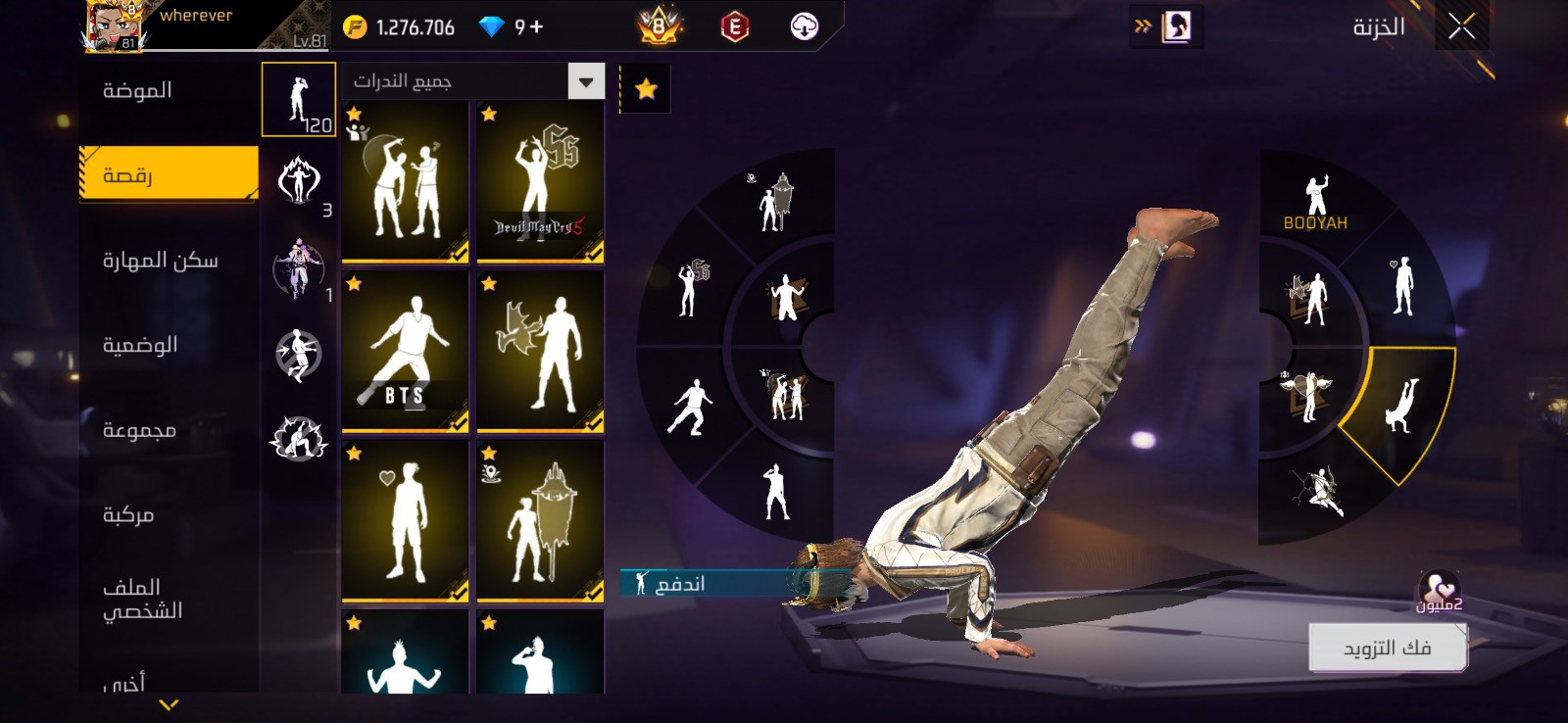Click the فك التزويد unequip button
The image size is (1568, 723).
(1387, 648)
